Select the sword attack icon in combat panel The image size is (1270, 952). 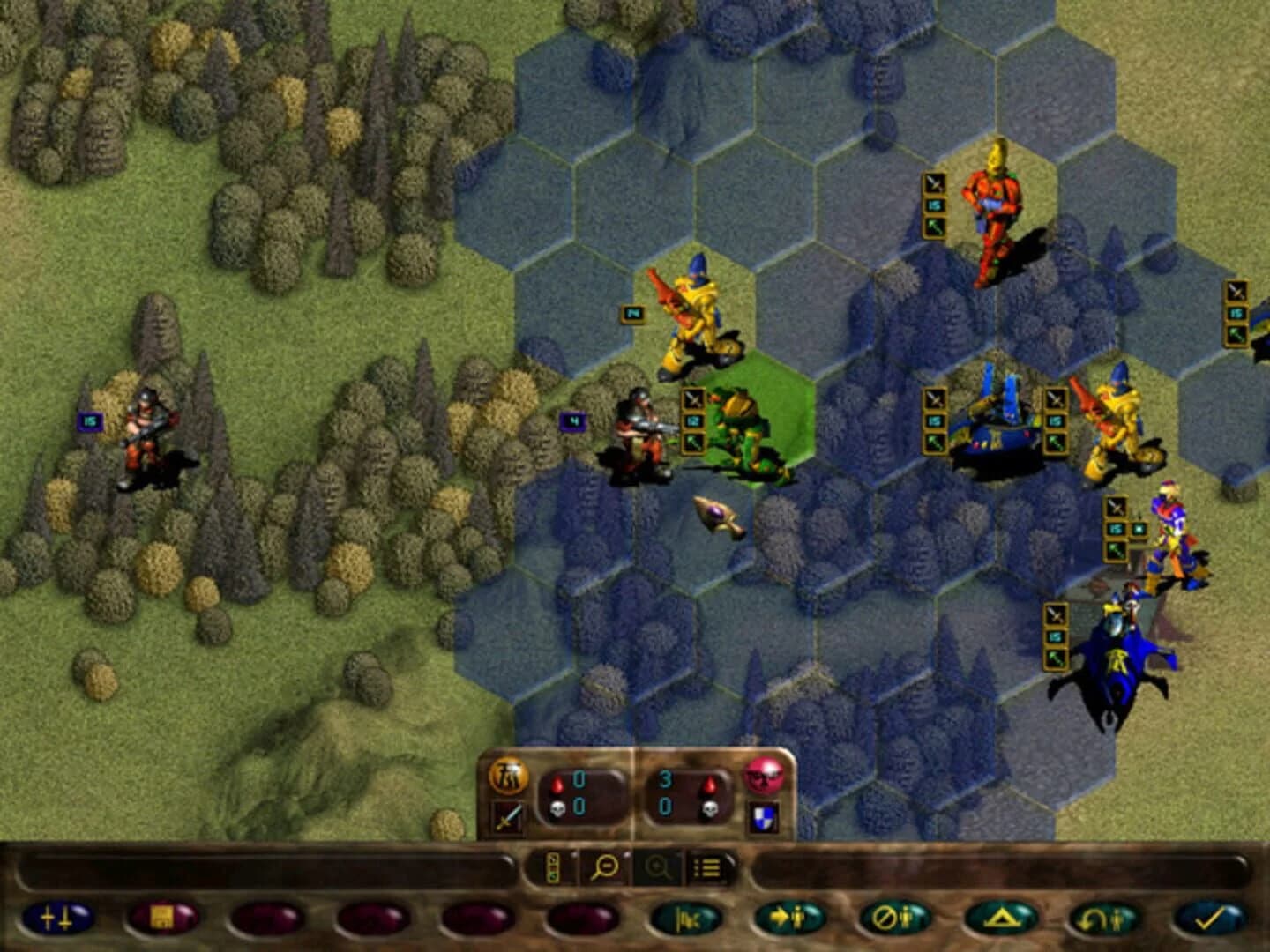tap(506, 814)
